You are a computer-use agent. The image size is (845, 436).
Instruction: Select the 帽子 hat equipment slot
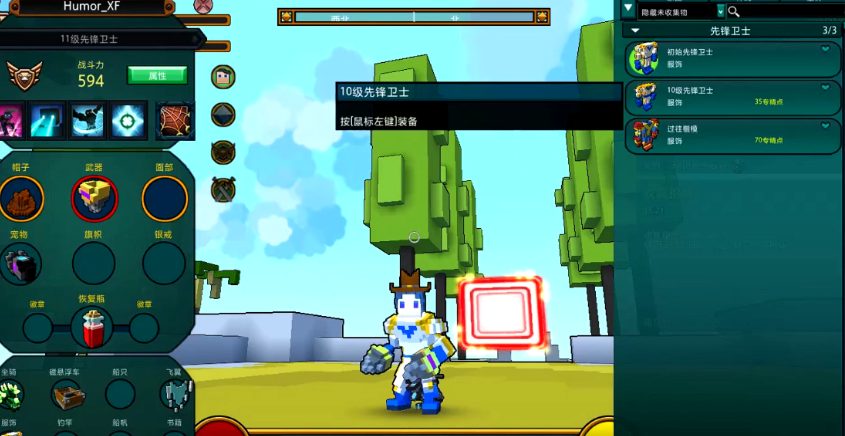(20, 198)
